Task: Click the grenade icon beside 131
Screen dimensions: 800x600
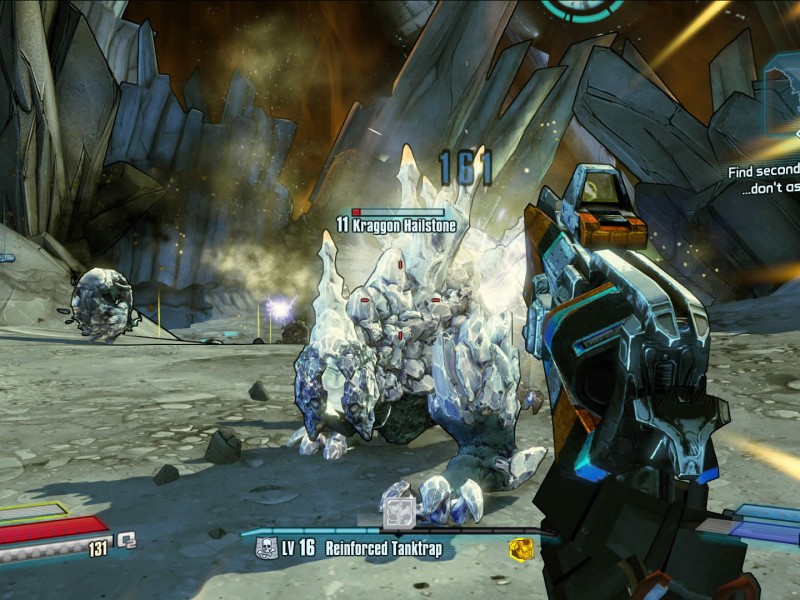Action: 126,540
